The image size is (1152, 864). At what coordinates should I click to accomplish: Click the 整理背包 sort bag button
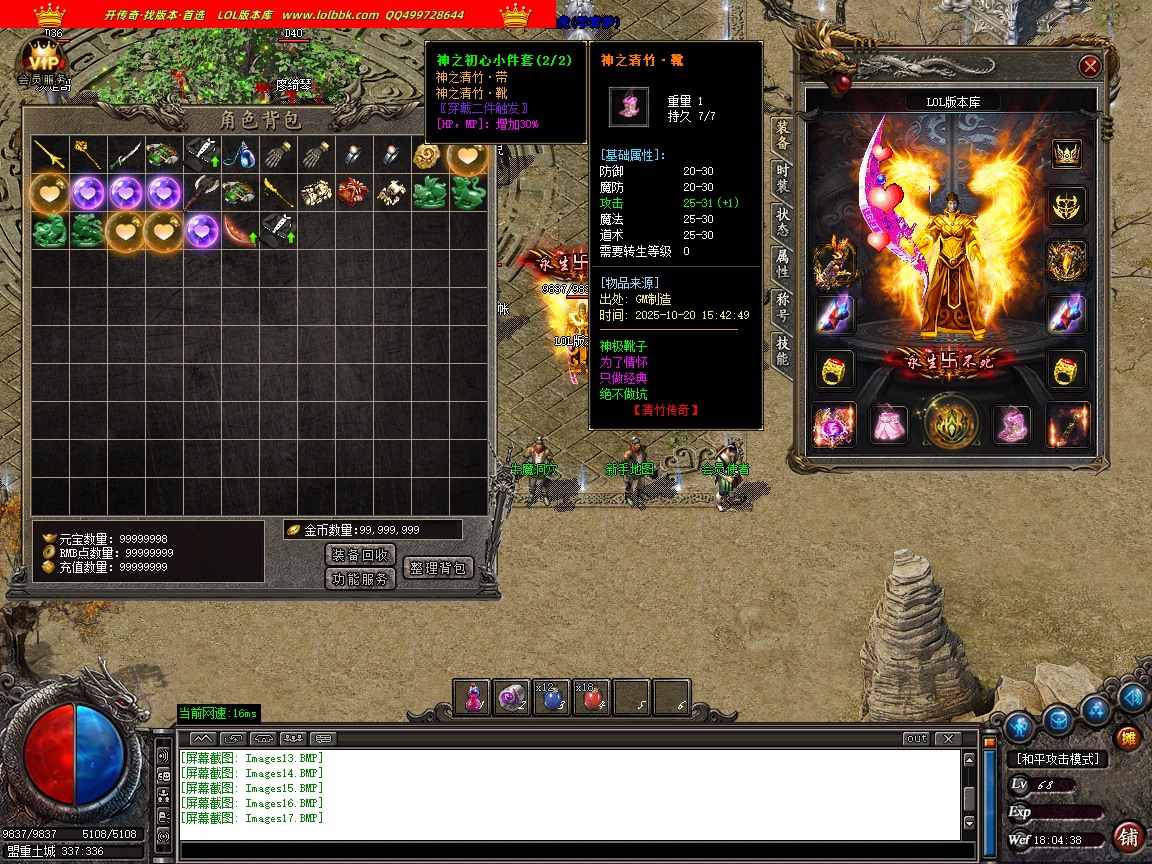[438, 568]
